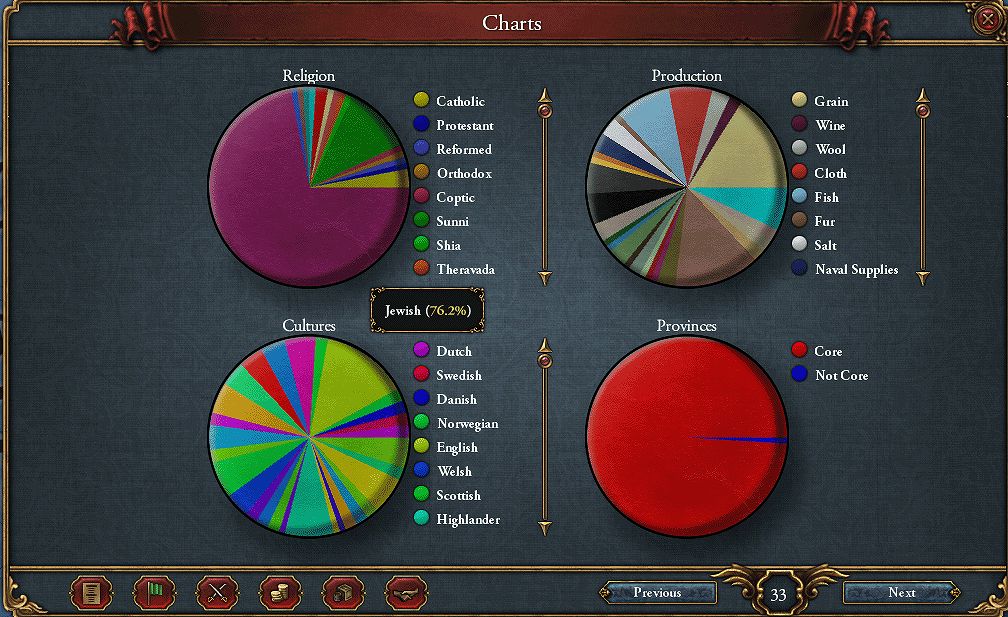Click the Cultures legend's down arrow

[x=545, y=526]
